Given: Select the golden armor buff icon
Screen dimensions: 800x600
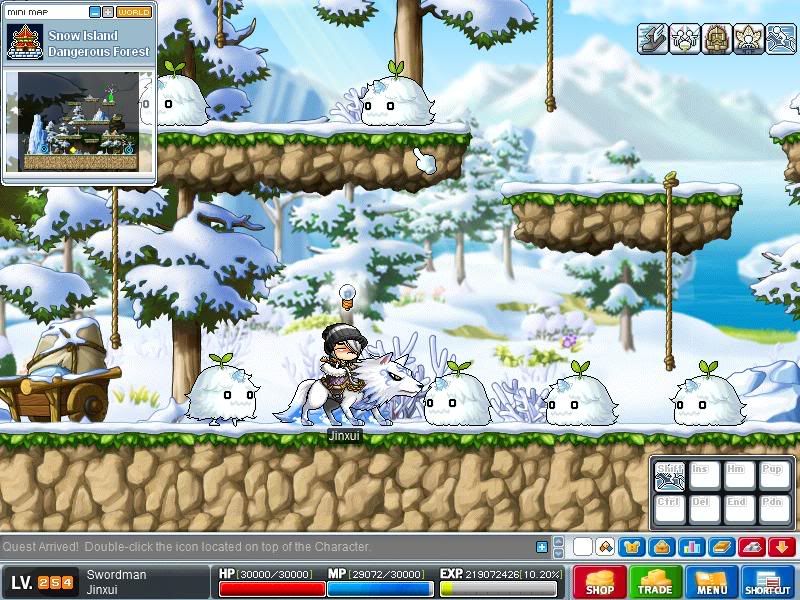Looking at the screenshot, I should (716, 38).
